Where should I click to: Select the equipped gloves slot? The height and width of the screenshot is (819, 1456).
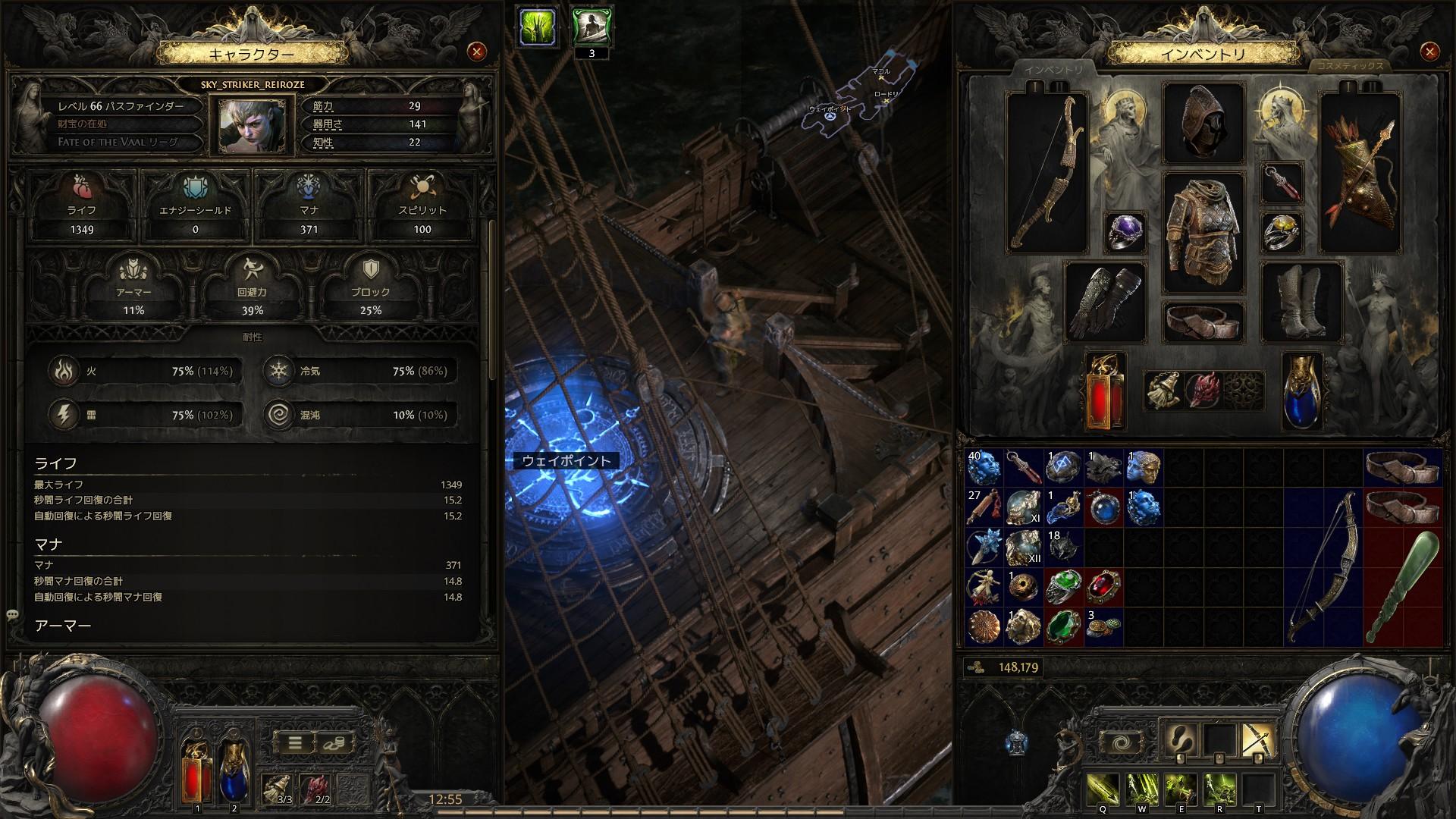[x=1105, y=302]
